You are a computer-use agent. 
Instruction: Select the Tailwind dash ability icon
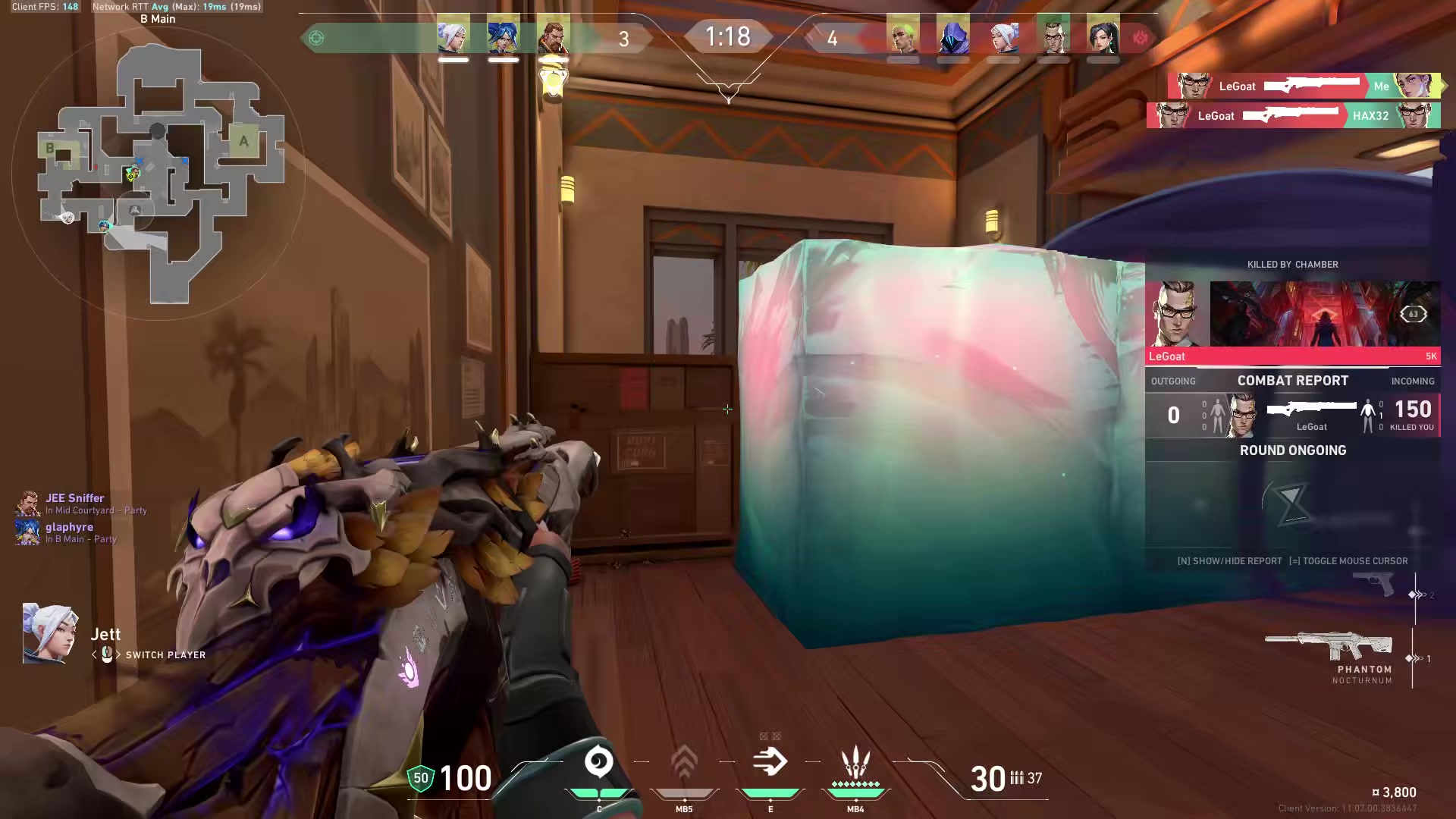point(770,762)
